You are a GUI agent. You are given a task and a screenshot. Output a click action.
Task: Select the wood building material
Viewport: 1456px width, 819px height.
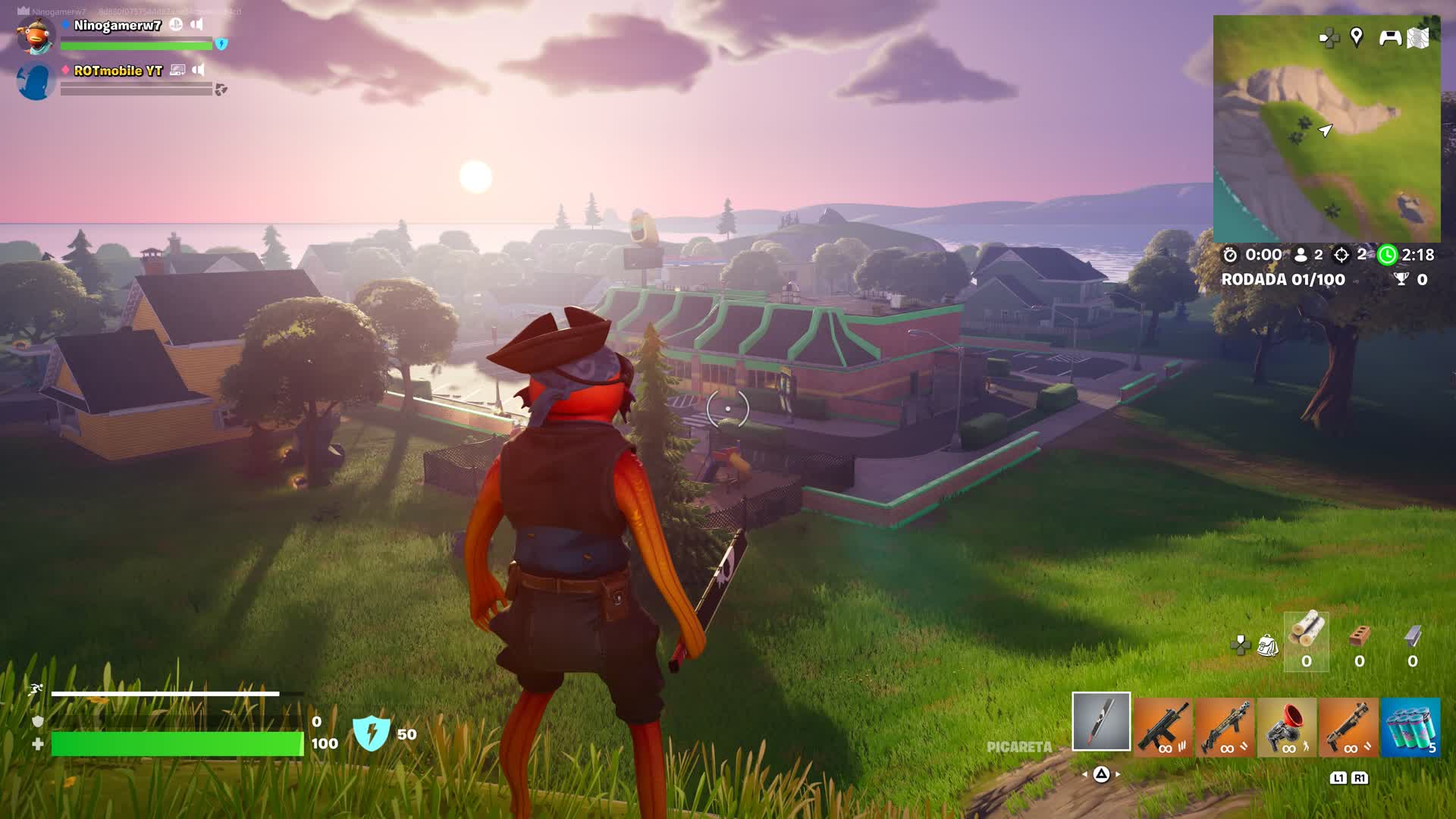click(1306, 641)
